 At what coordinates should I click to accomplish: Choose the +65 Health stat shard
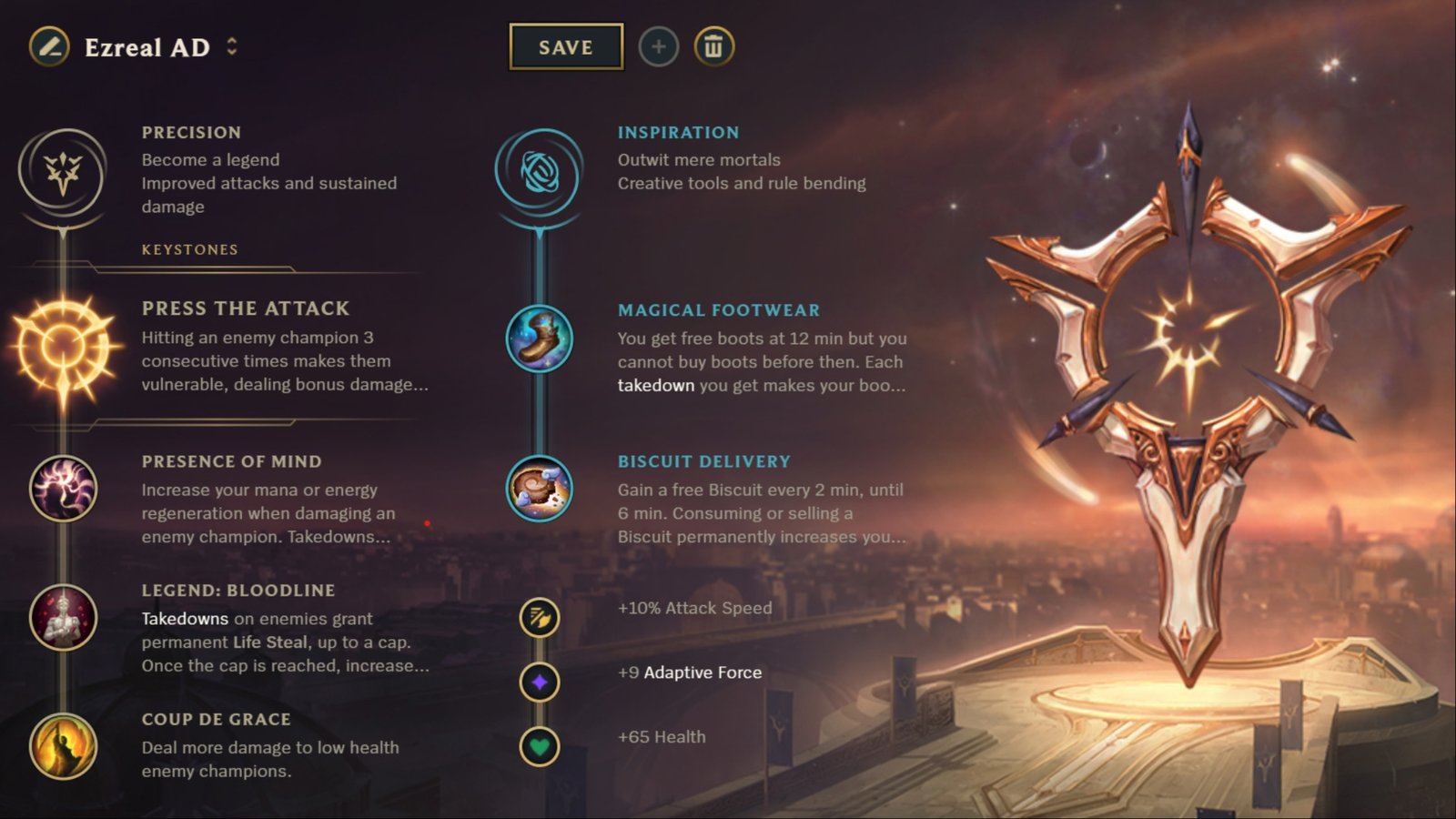541,745
